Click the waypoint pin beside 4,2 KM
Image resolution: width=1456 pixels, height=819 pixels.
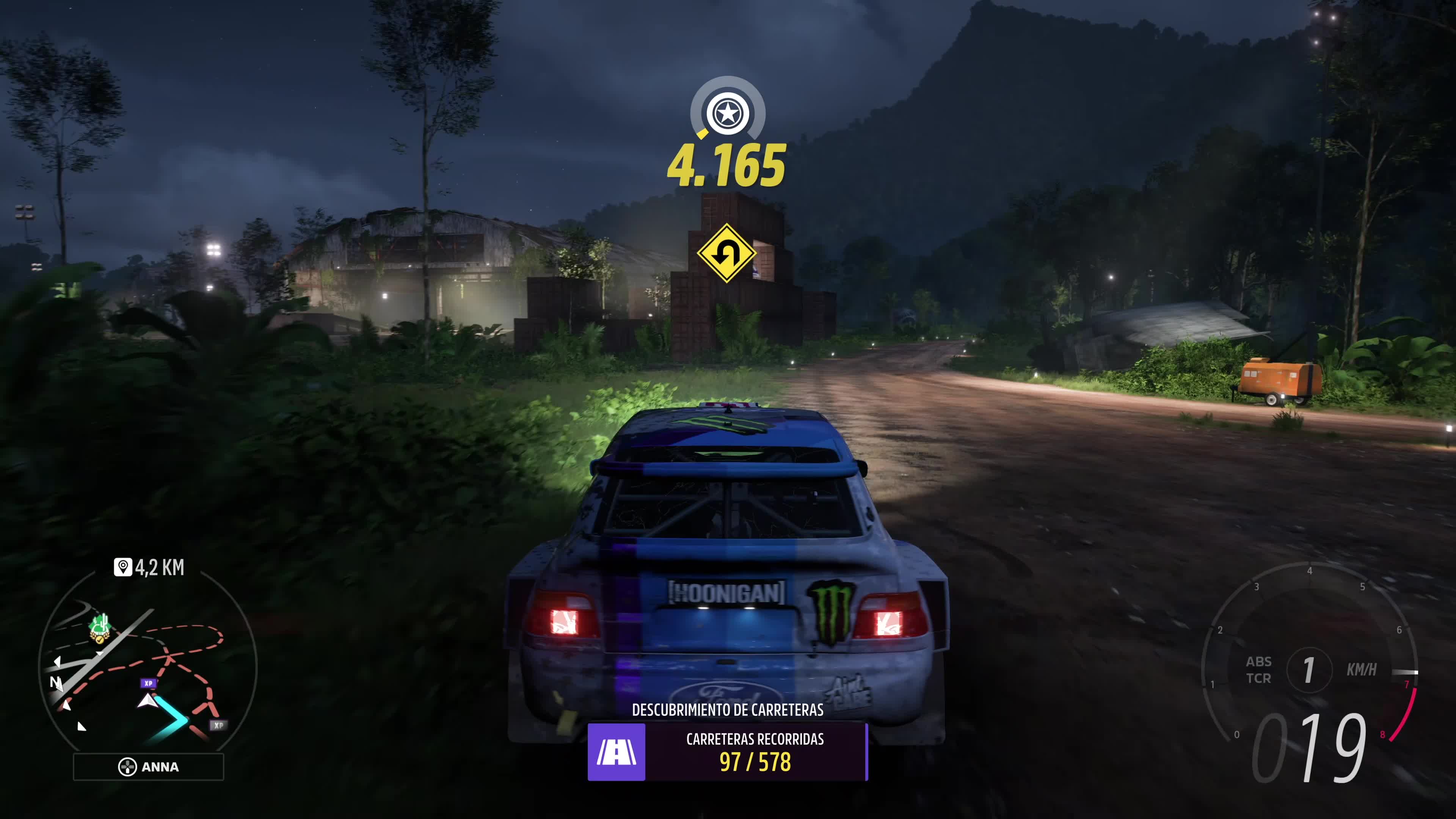click(122, 567)
